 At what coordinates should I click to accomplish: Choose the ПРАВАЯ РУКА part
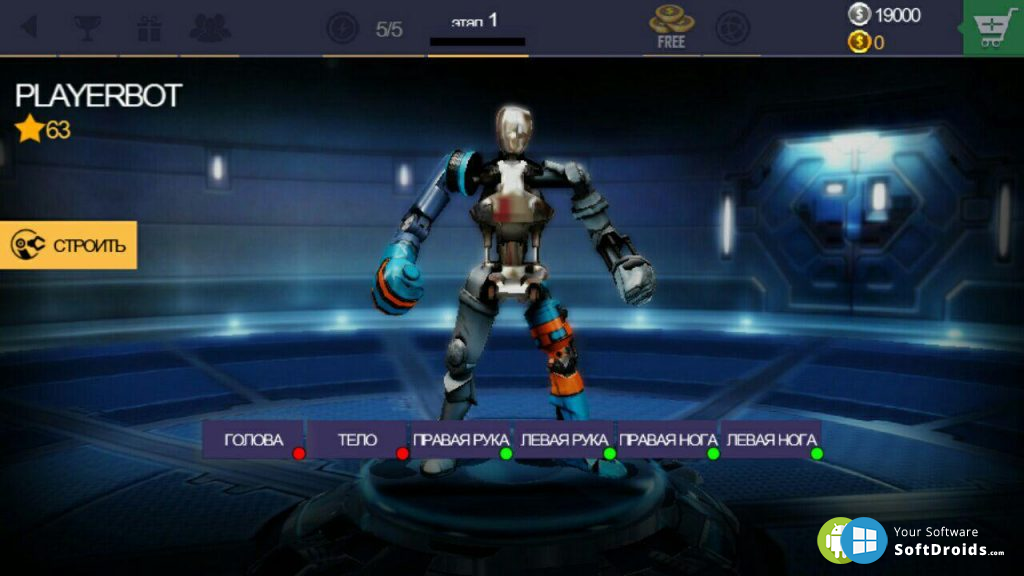point(460,440)
